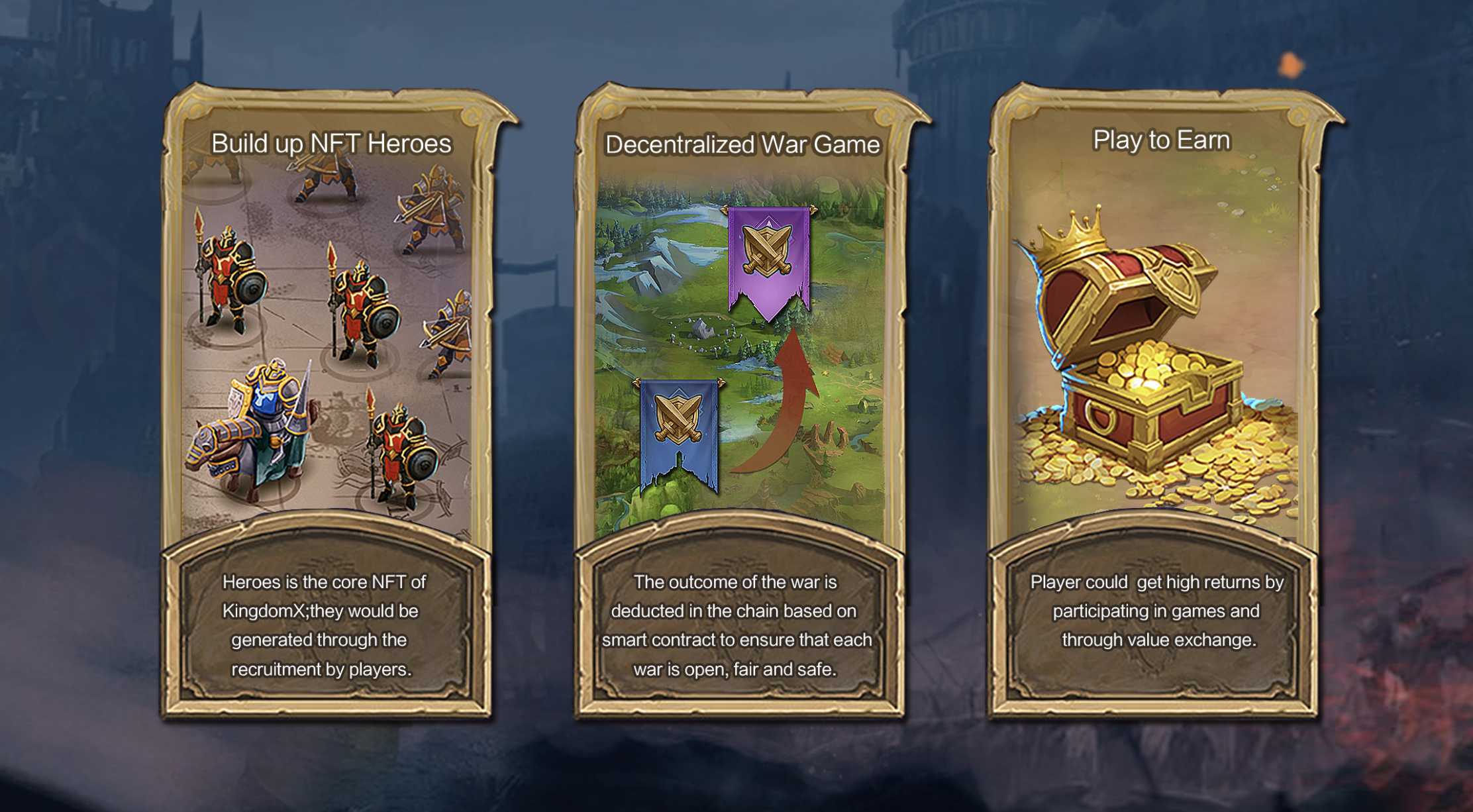The width and height of the screenshot is (1473, 812).
Task: Open the Decentralized War Game card
Action: [739, 401]
